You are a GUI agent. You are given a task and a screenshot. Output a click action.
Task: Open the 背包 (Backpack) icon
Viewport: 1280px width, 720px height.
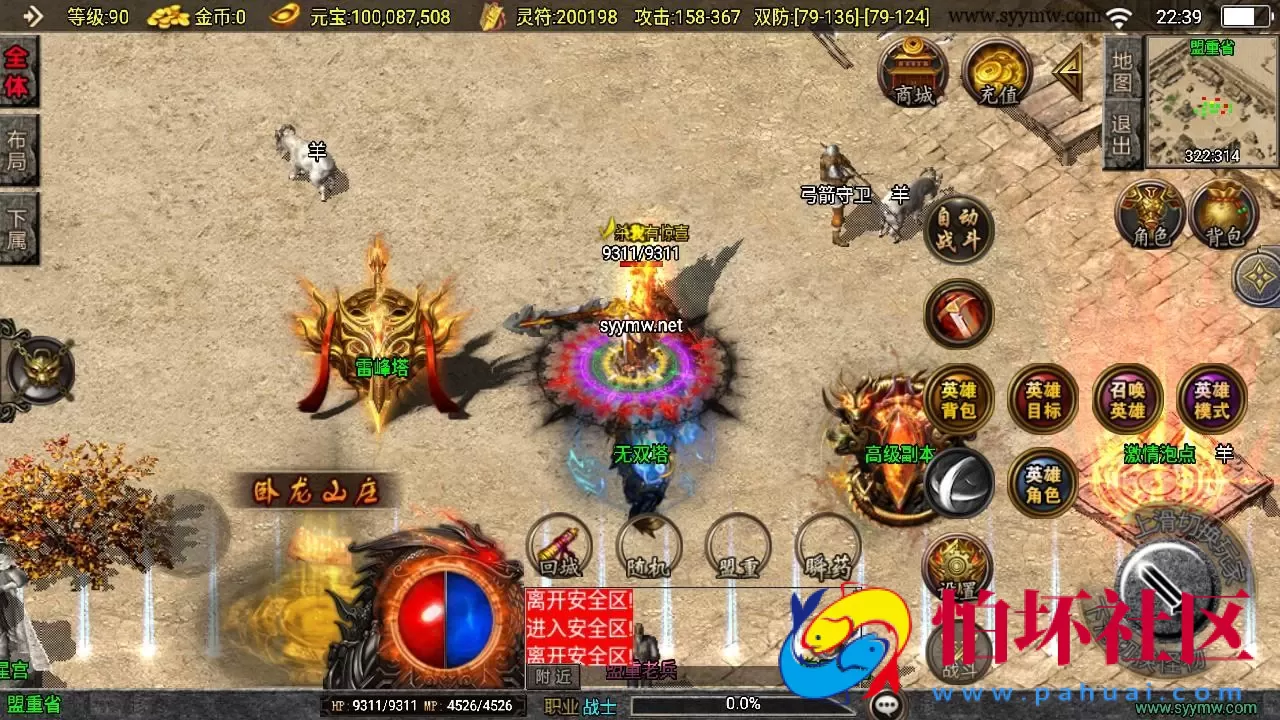[1222, 213]
